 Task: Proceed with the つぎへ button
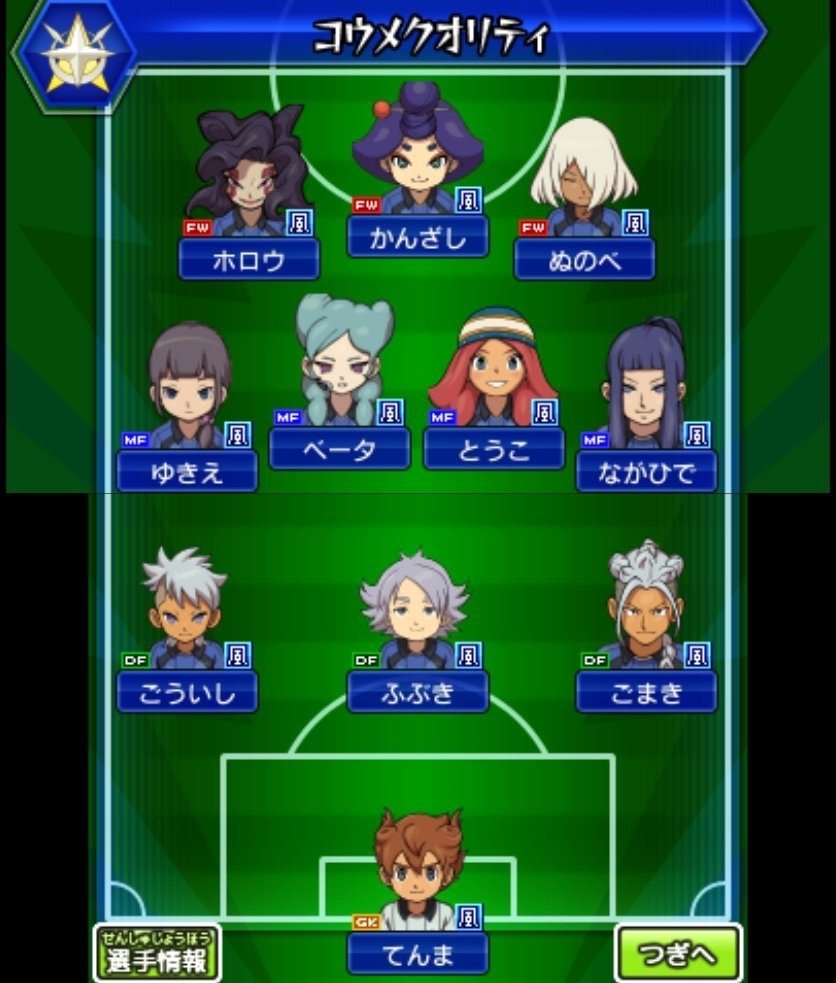(677, 954)
